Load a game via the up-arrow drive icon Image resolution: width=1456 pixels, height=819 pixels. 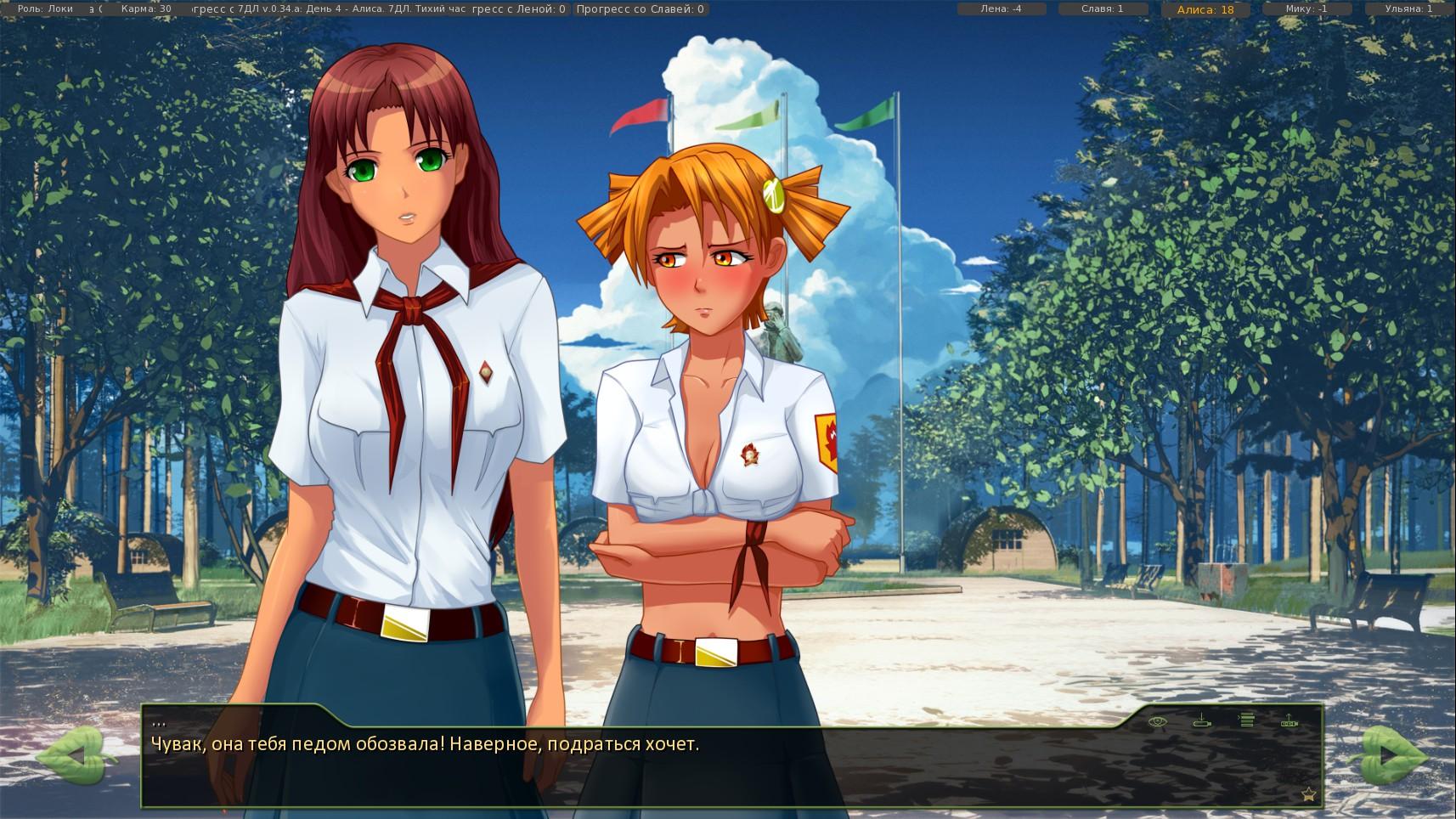(1289, 721)
